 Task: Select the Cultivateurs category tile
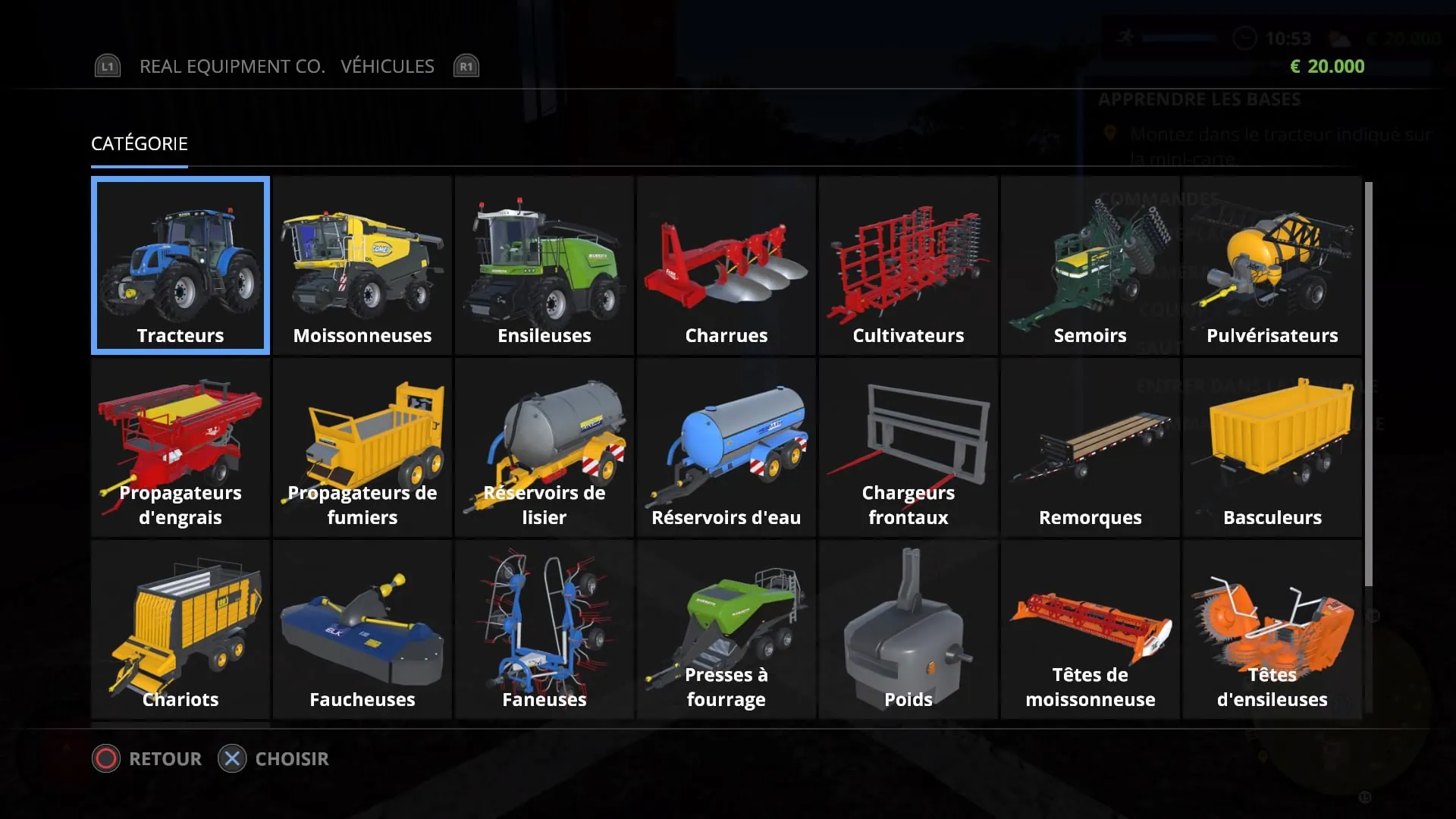[908, 265]
